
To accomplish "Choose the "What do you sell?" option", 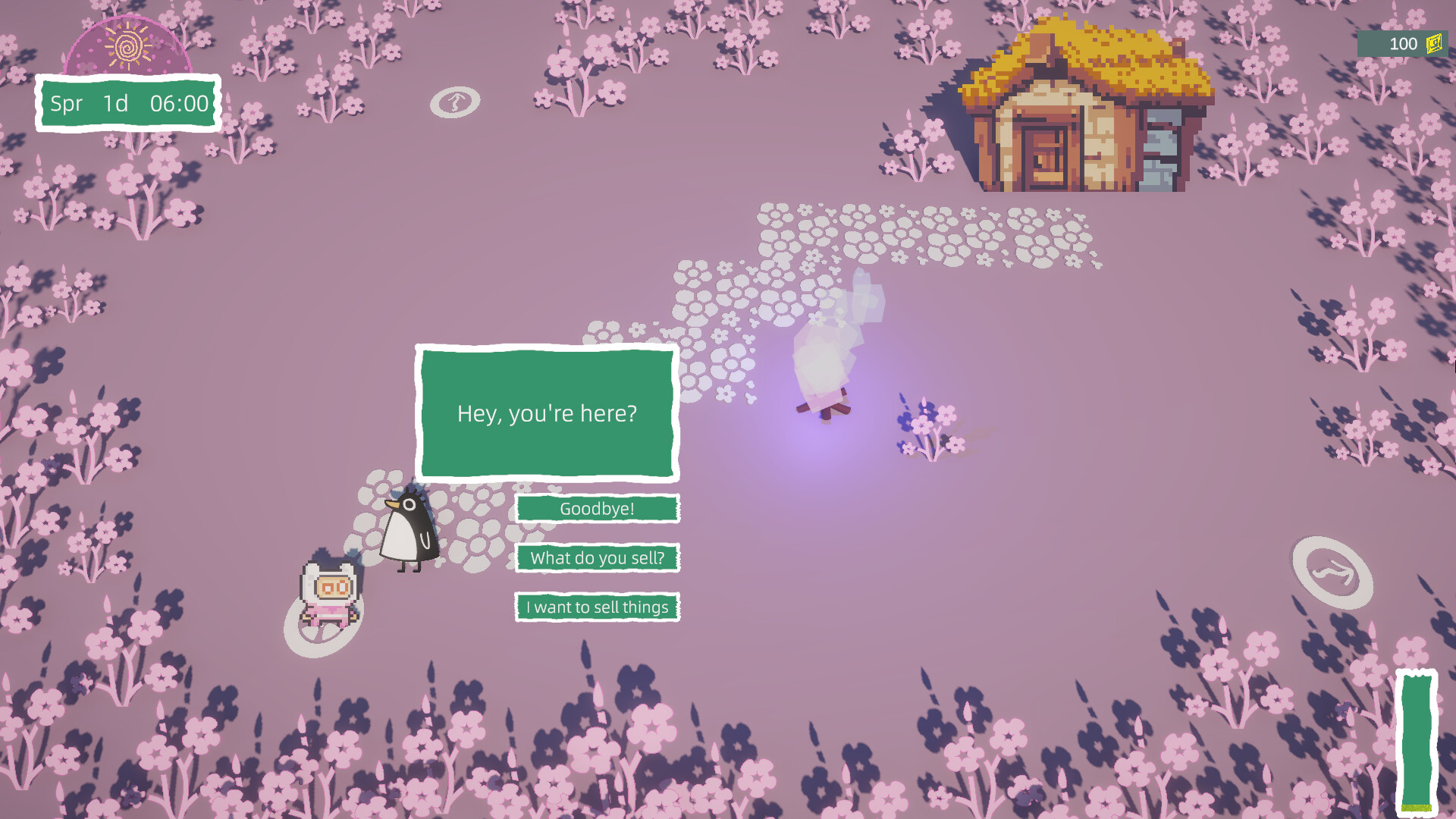I will click(x=597, y=558).
